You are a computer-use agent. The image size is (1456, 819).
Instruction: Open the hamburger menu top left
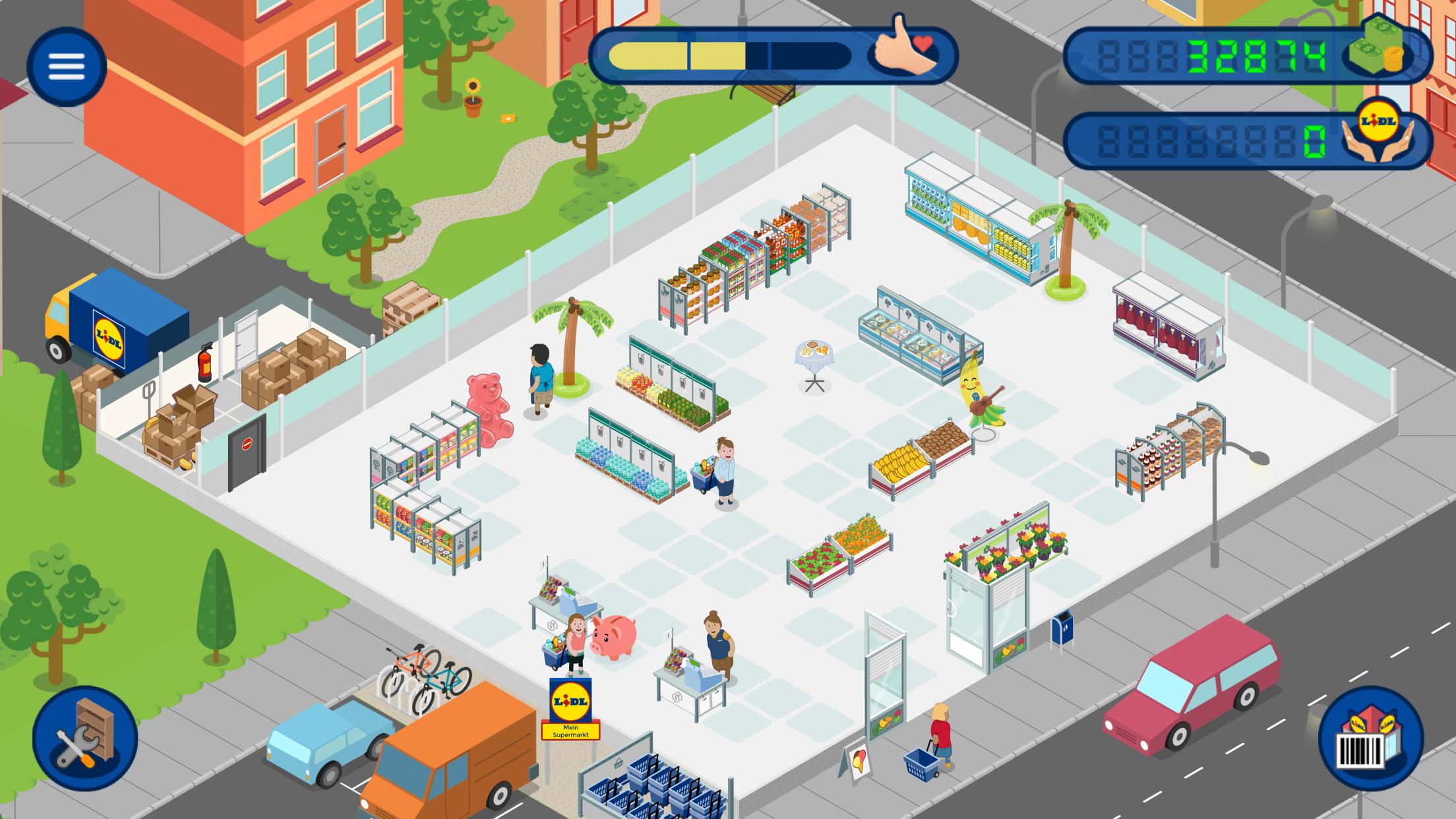(66, 66)
